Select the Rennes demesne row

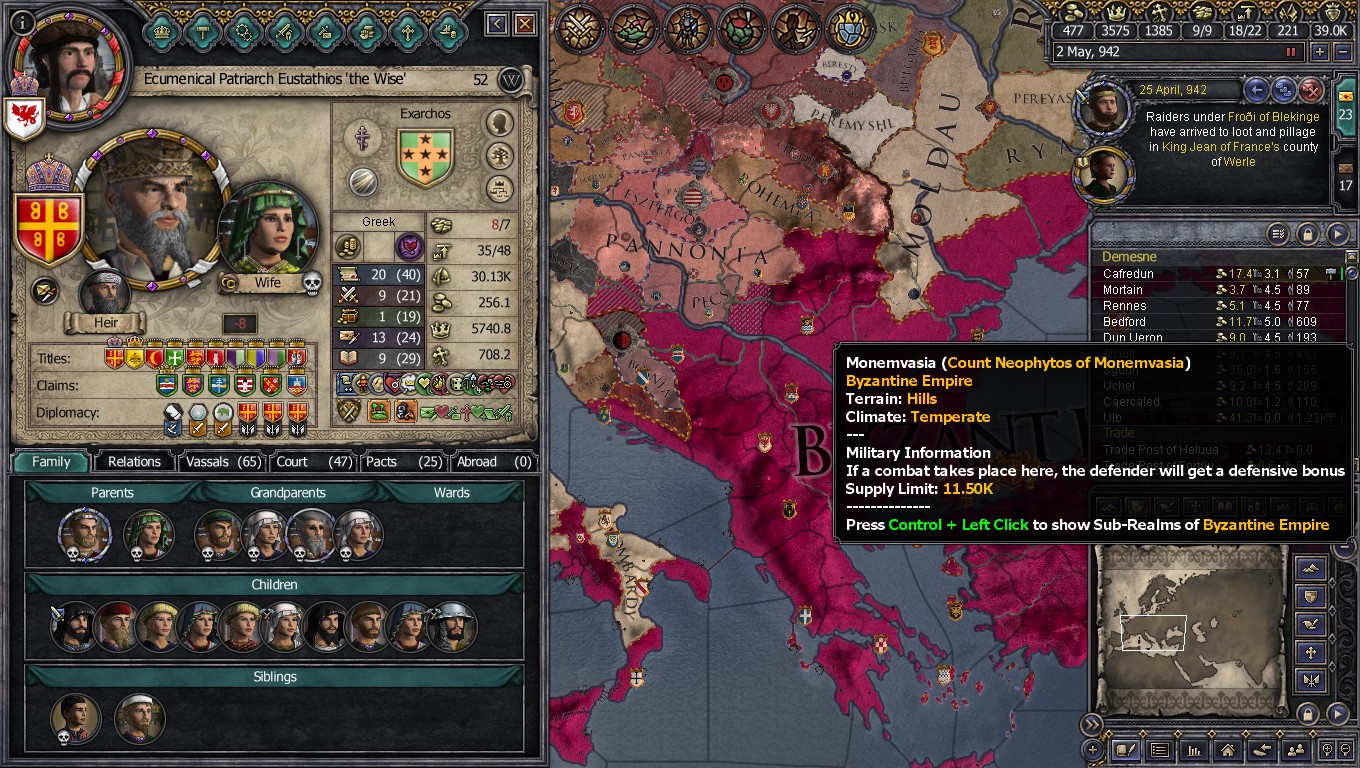point(1125,306)
